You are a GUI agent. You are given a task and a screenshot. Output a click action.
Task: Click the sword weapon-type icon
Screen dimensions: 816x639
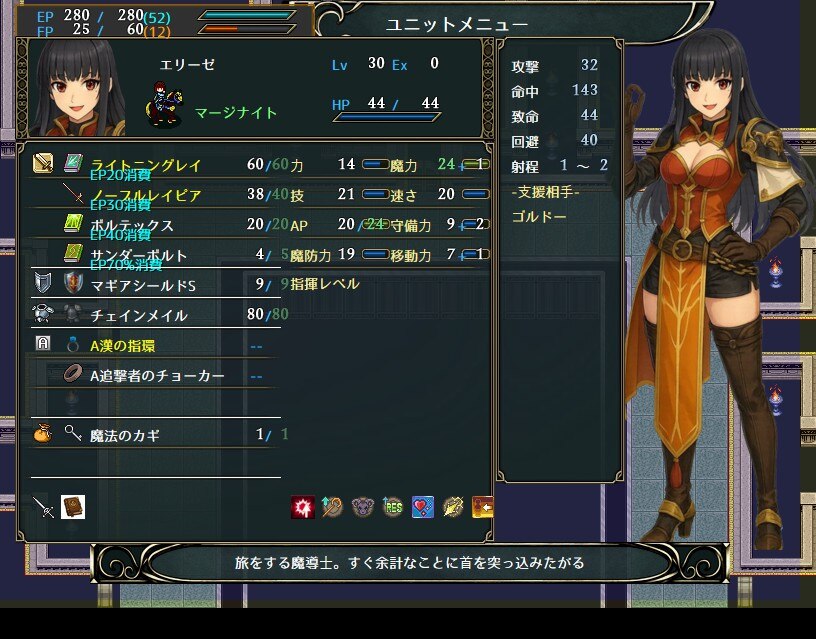[x=43, y=507]
